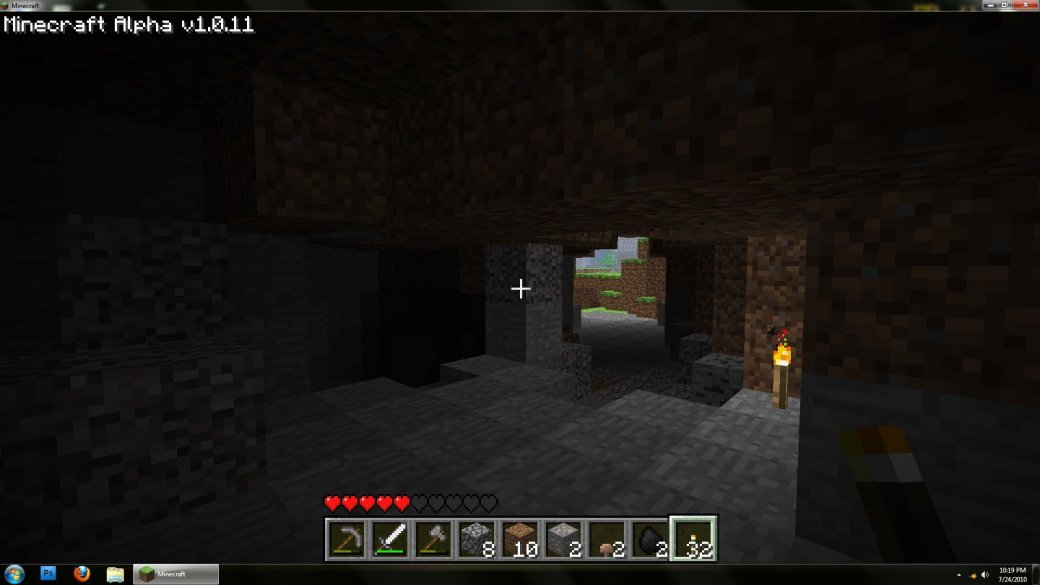
Task: Select the grey stone block stack
Action: tap(563, 539)
